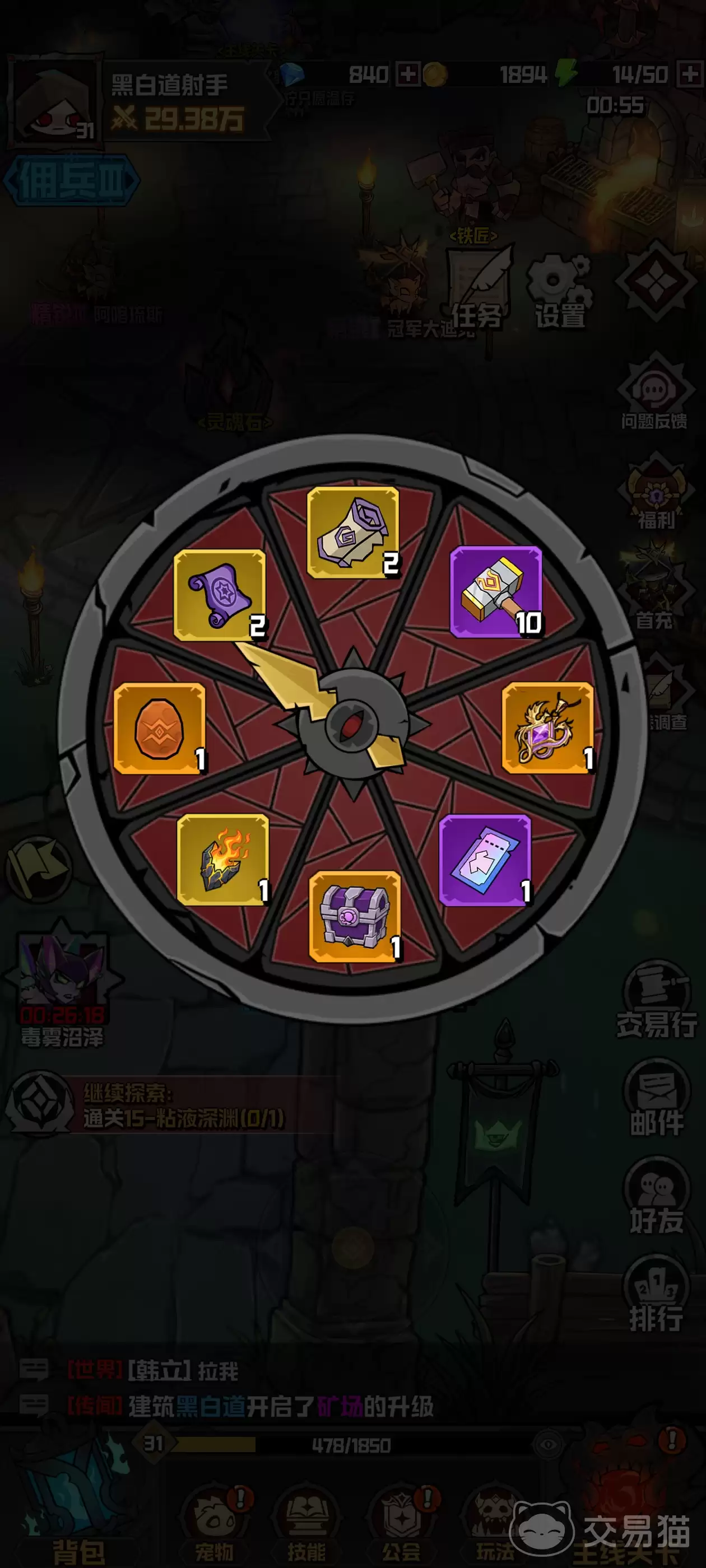This screenshot has width=706, height=1568.
Task: Choose the golden hammer reward slot
Action: pos(496,592)
